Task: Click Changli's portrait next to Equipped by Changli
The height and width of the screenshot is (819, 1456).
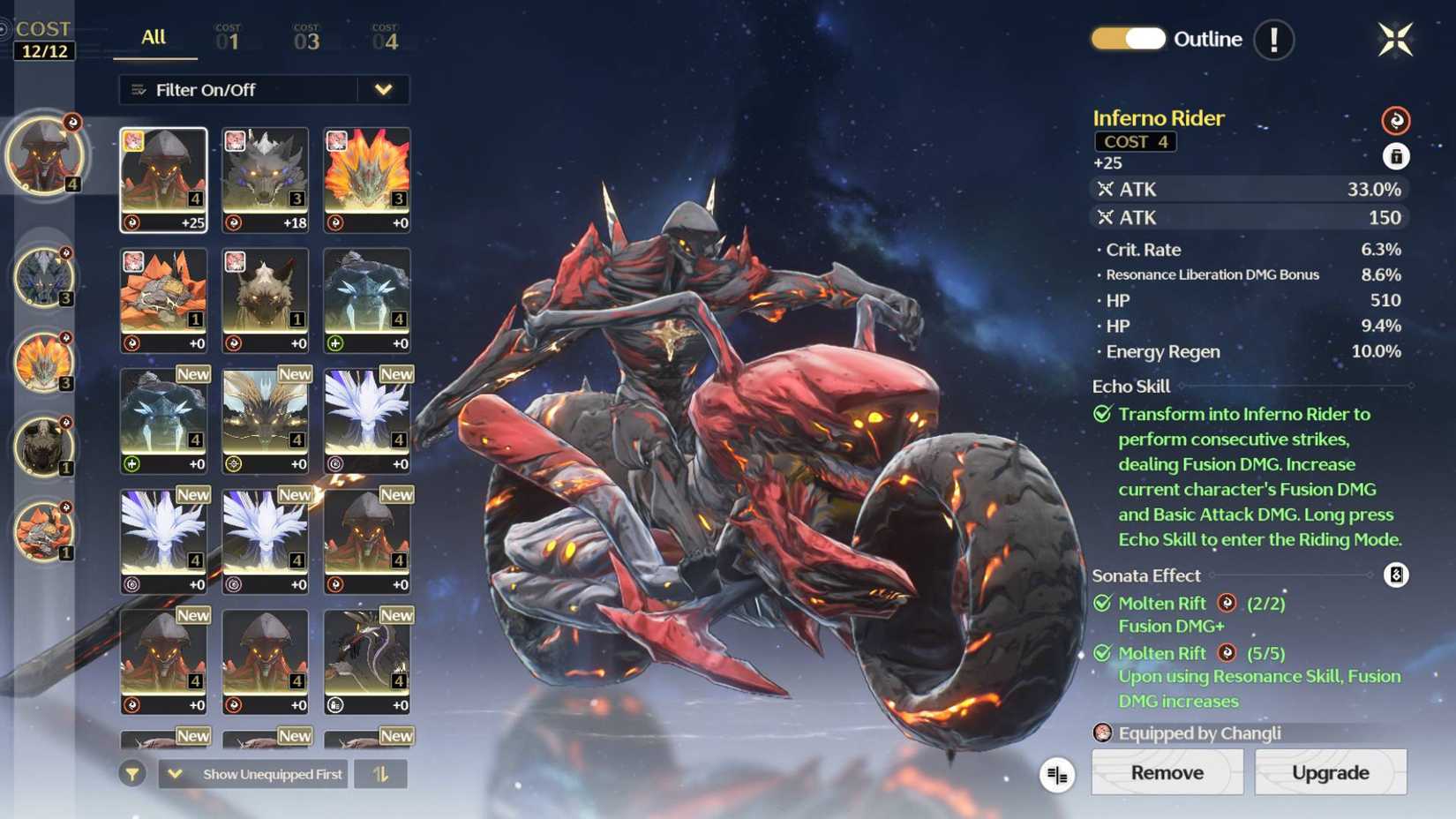Action: (x=1101, y=733)
